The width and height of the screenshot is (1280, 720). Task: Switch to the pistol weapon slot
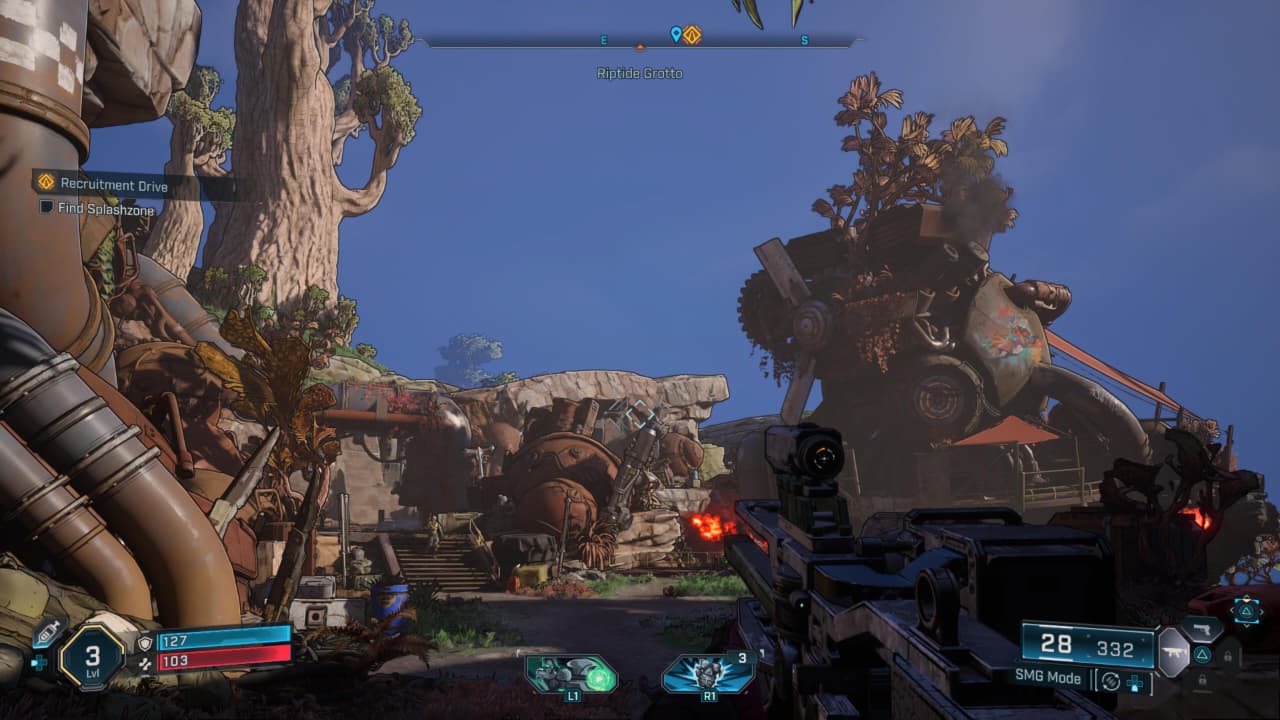pyautogui.click(x=1203, y=629)
